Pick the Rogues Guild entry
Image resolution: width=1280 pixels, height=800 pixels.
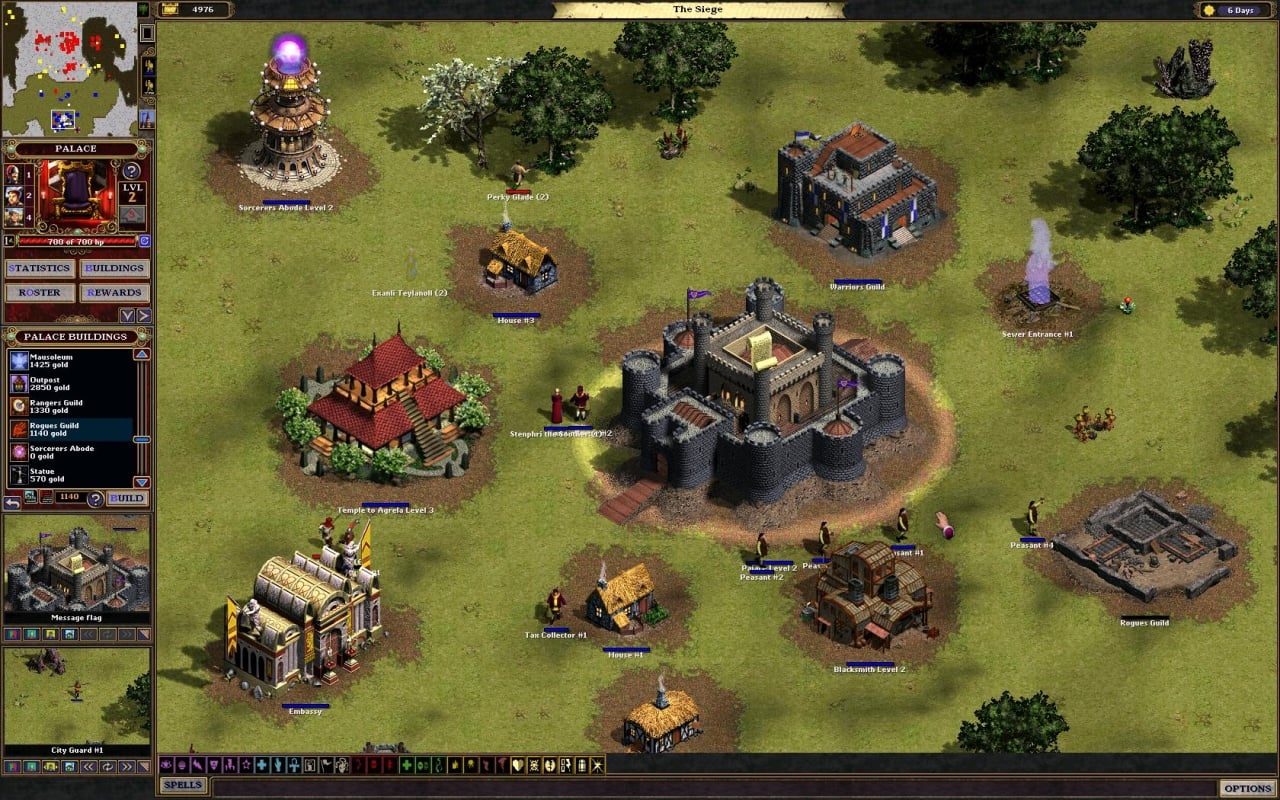(70, 430)
